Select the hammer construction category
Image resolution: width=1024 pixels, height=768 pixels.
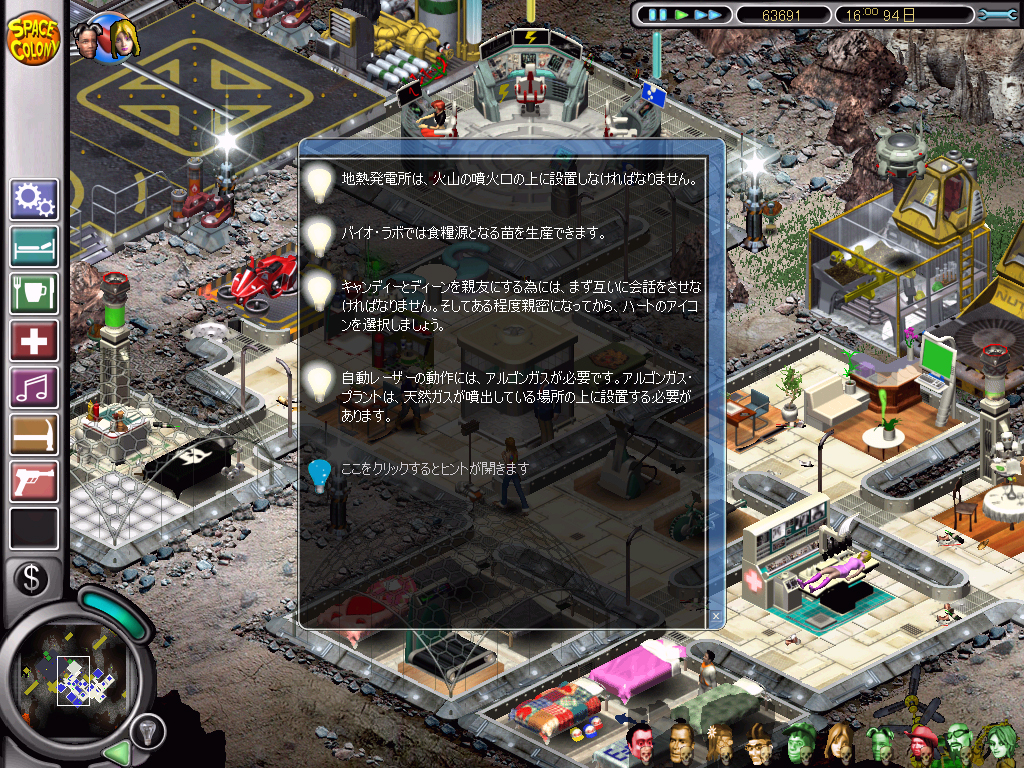[34, 435]
